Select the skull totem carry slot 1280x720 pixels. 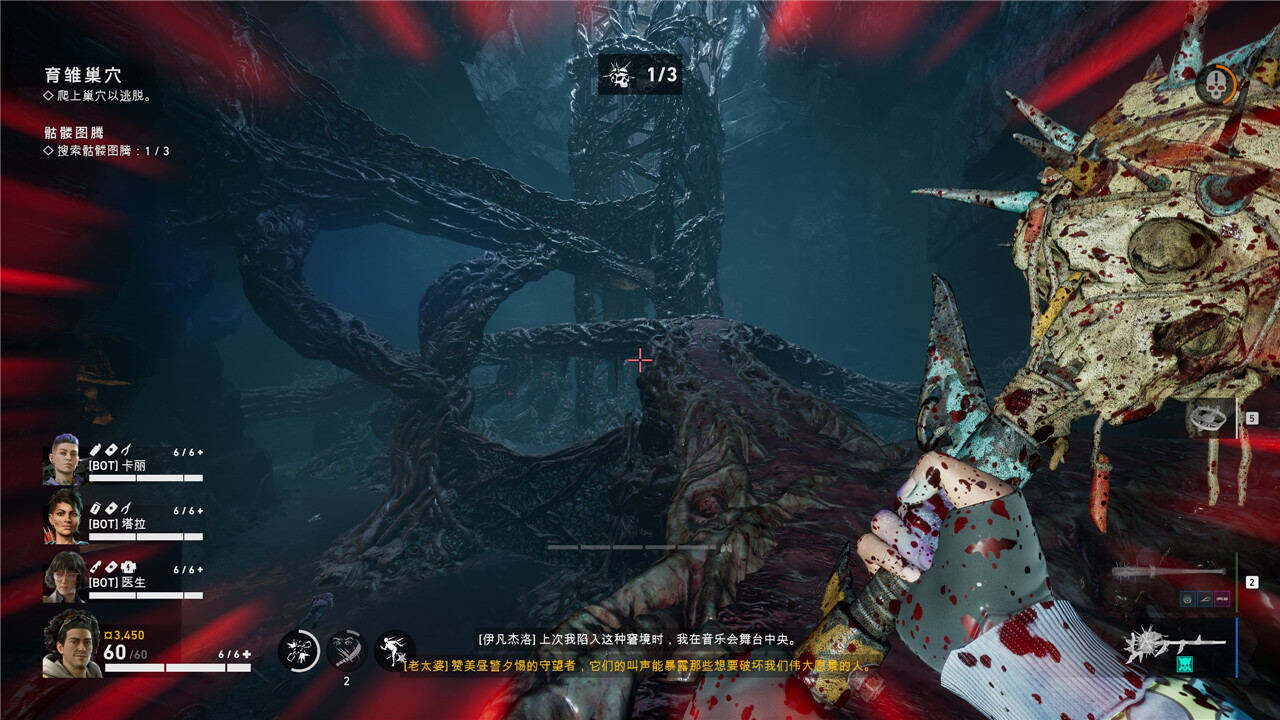[1211, 418]
